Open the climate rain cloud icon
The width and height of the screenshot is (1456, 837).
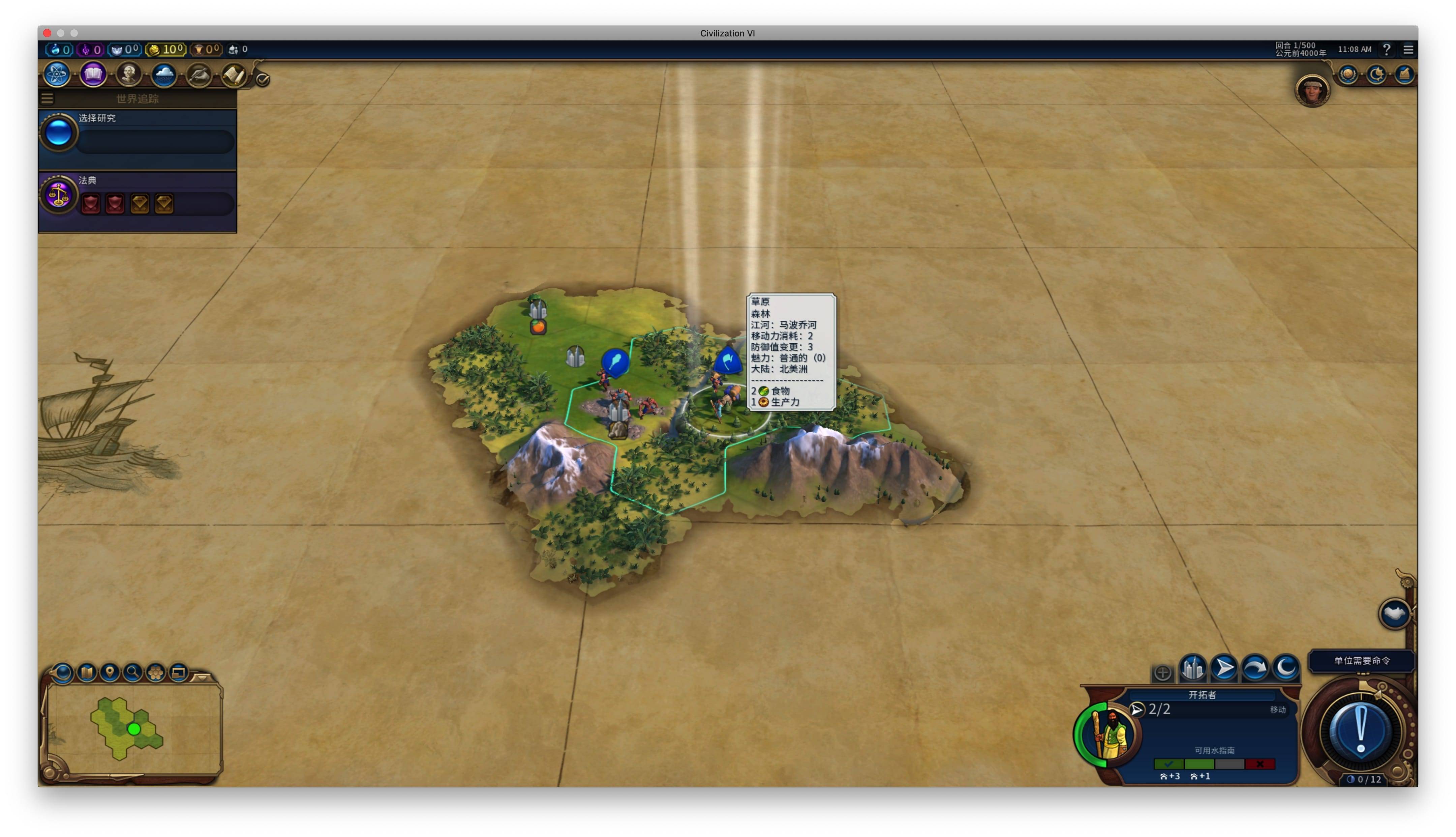(164, 75)
